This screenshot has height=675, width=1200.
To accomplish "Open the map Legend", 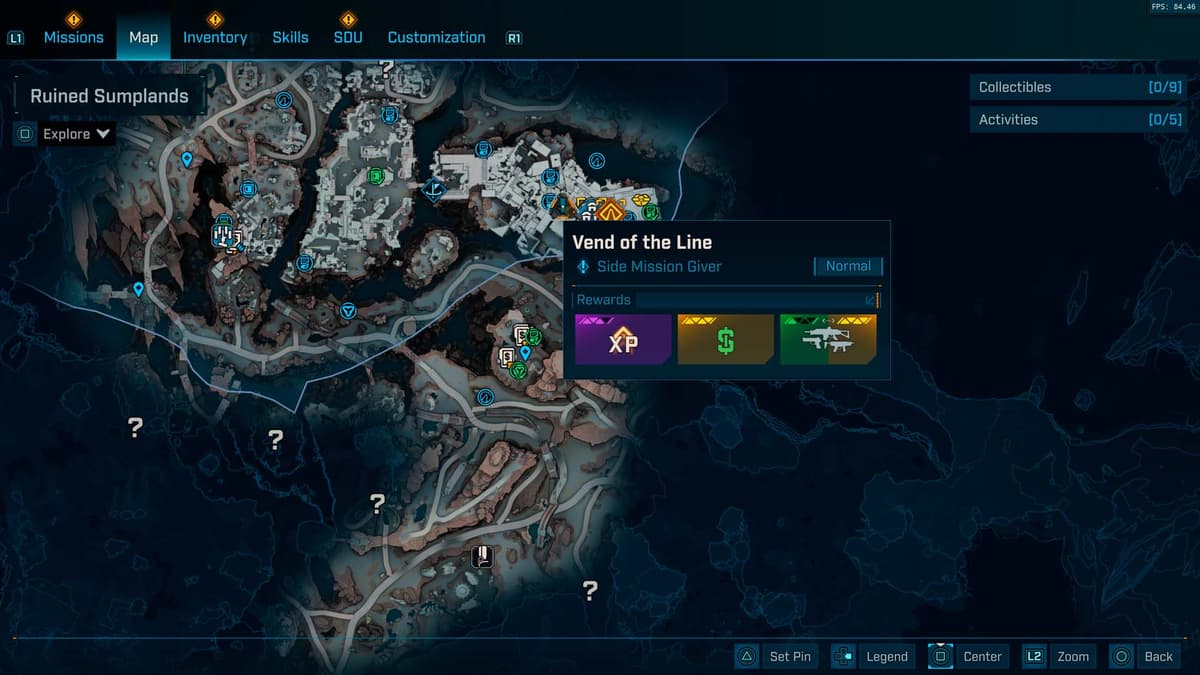I will [874, 656].
